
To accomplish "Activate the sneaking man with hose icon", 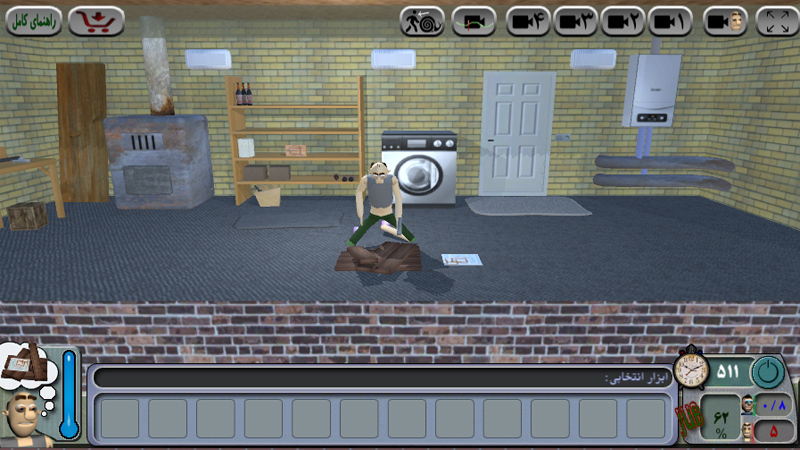I will pos(422,21).
